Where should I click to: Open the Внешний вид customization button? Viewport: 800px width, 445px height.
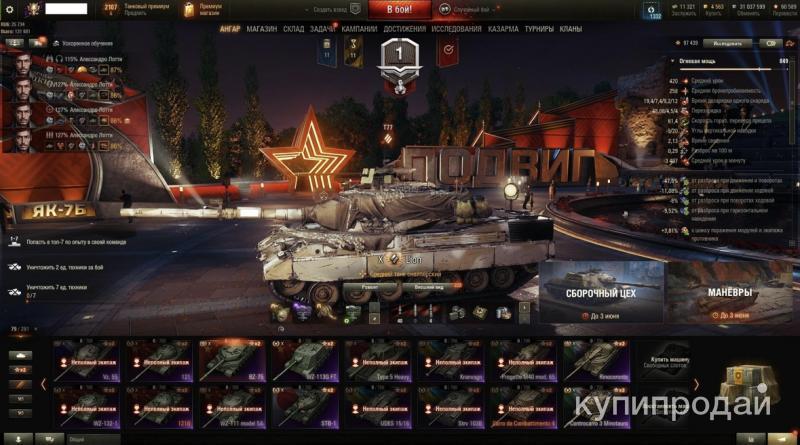(x=429, y=286)
